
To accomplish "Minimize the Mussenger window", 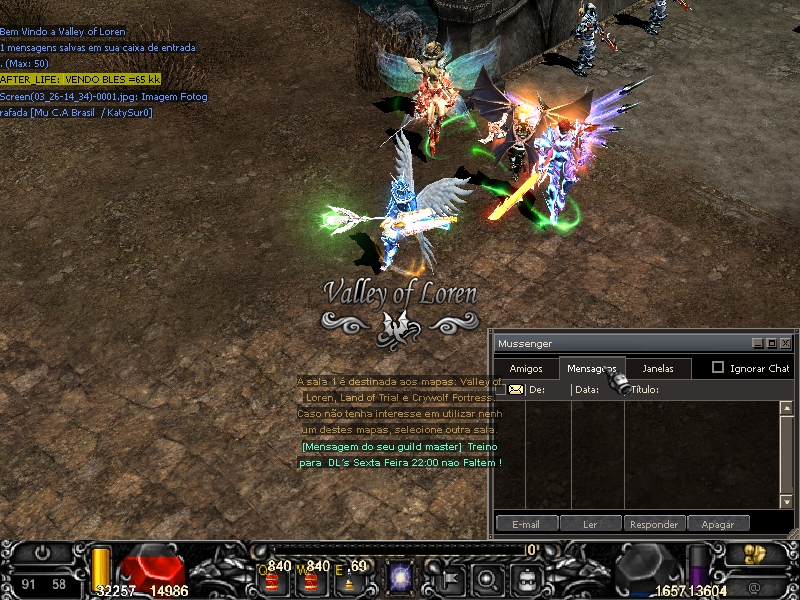I will 758,343.
